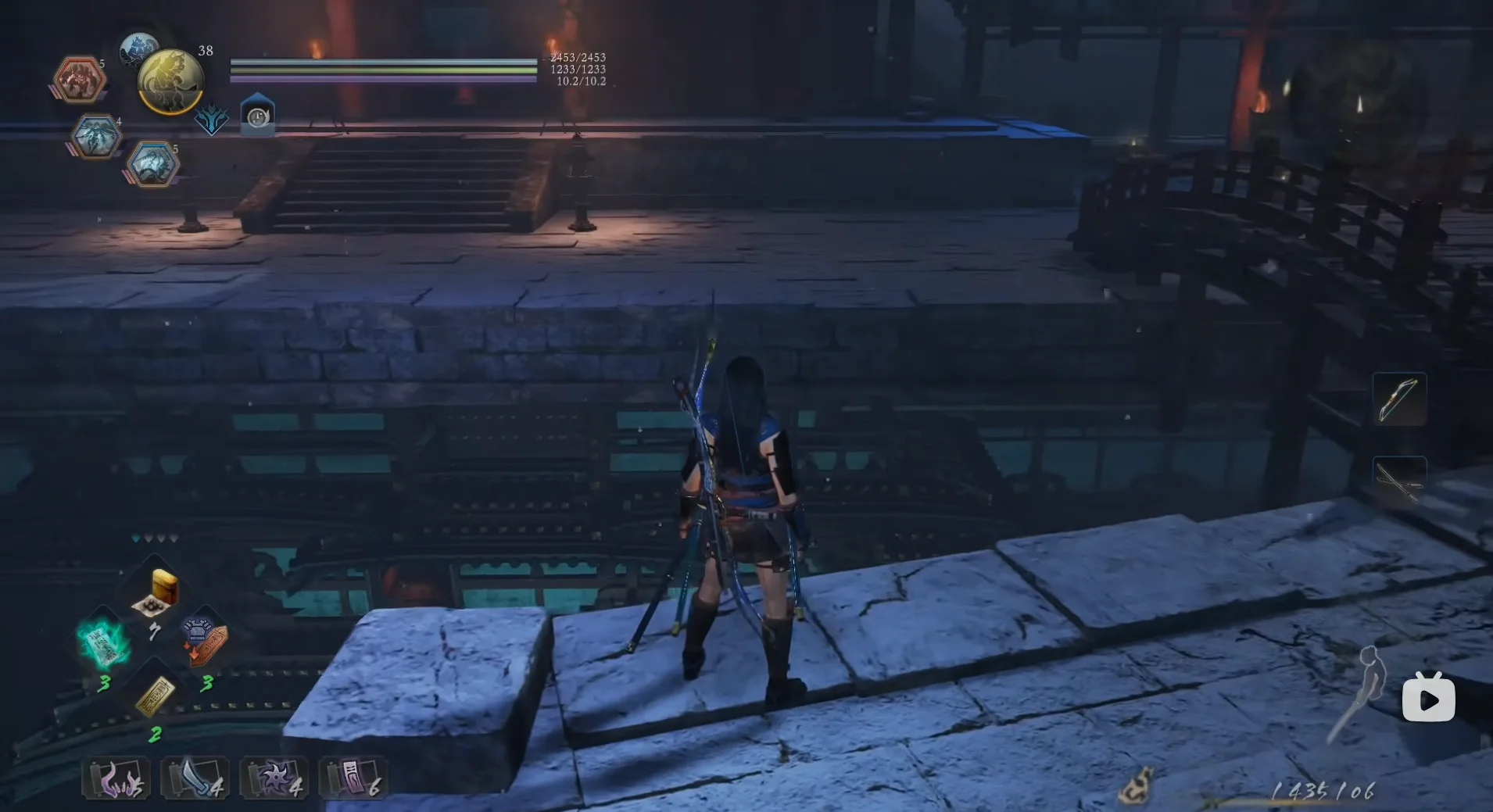This screenshot has width=1493, height=812.
Task: Activate the yellow guardian spirit emblem
Action: 171,81
